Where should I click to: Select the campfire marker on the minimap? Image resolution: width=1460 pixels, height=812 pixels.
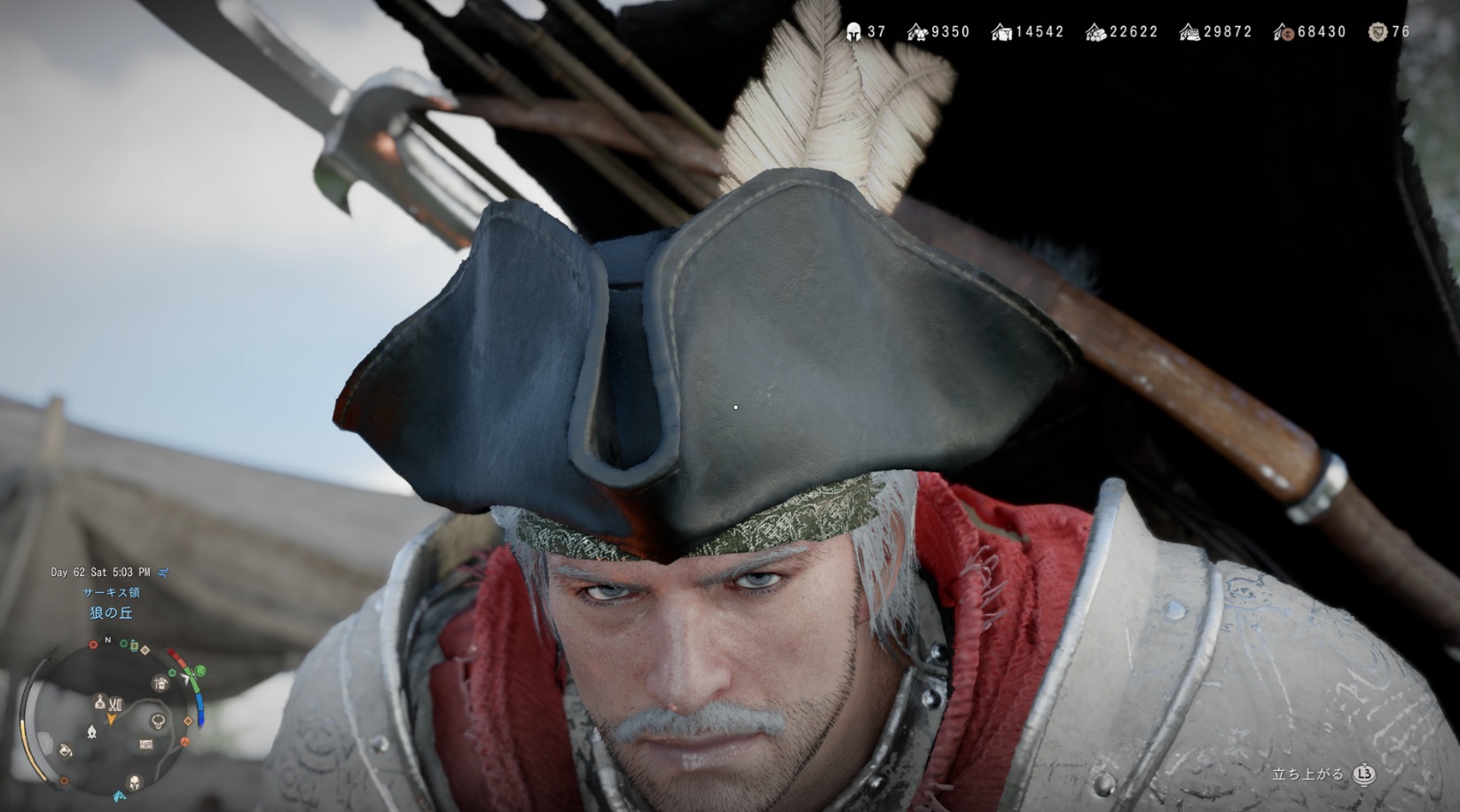(91, 731)
